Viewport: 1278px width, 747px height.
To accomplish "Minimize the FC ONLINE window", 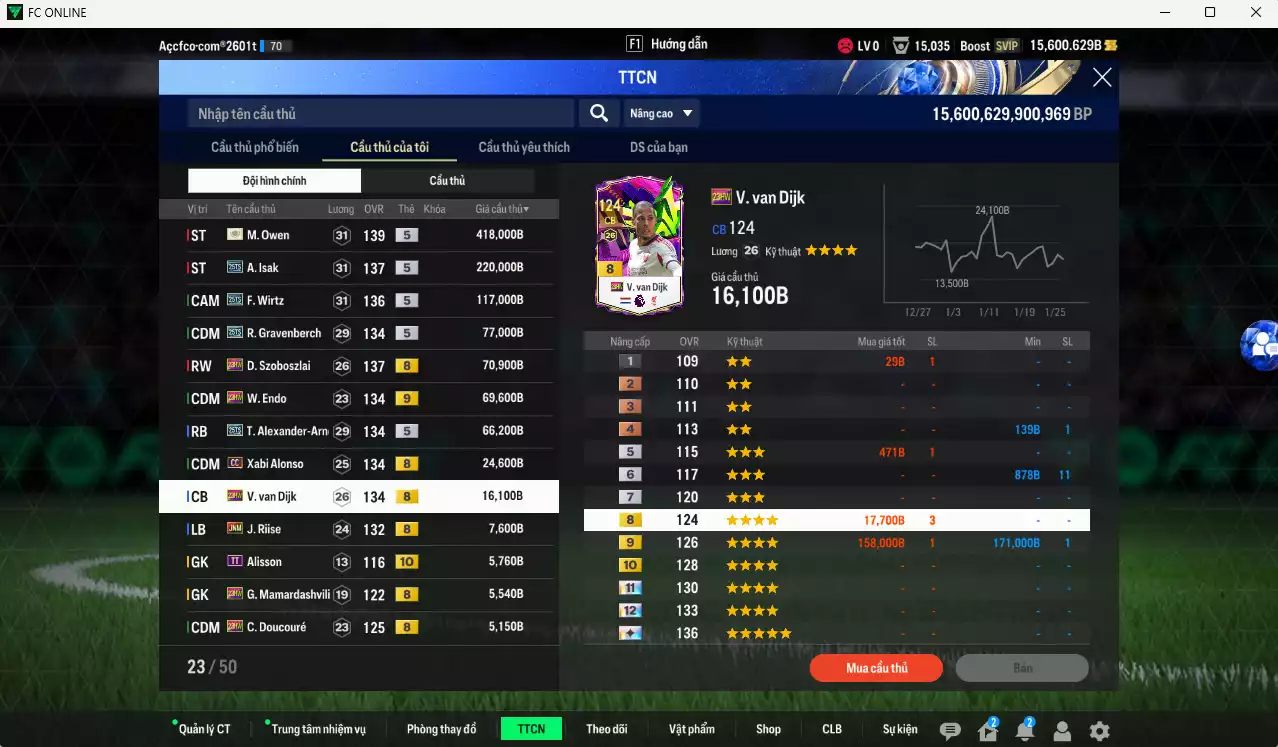I will pyautogui.click(x=1165, y=12).
